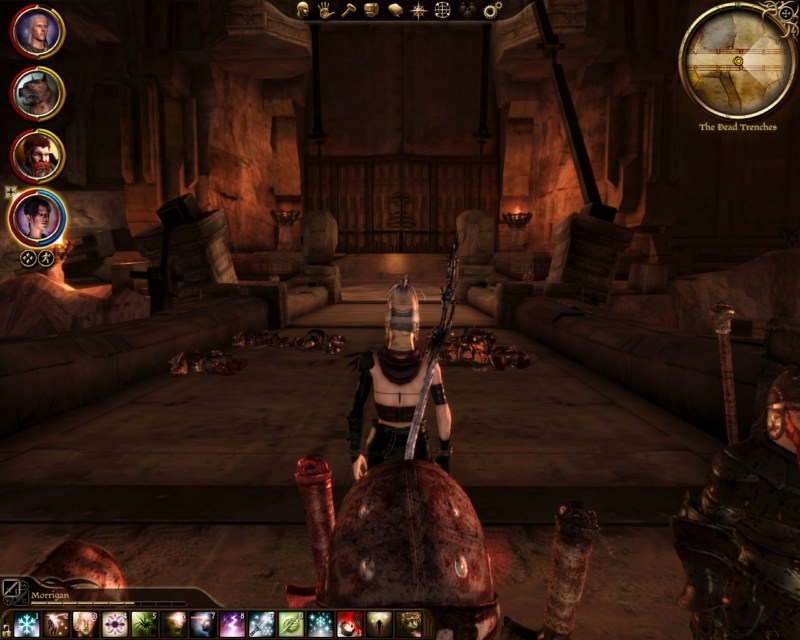This screenshot has height=640, width=800.
Task: Select the mabari dog portrait
Action: pos(38,93)
